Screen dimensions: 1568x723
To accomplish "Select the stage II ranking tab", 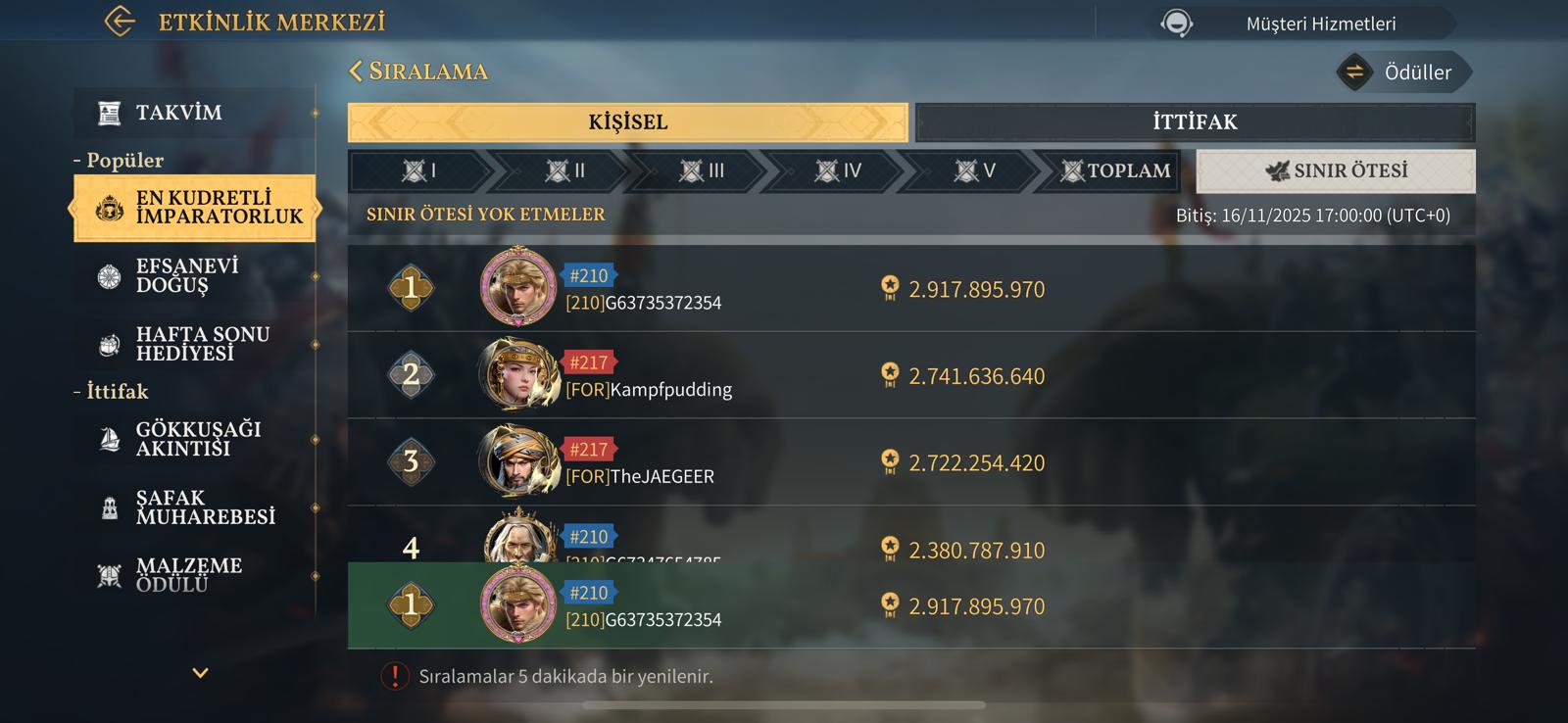I will pyautogui.click(x=565, y=171).
